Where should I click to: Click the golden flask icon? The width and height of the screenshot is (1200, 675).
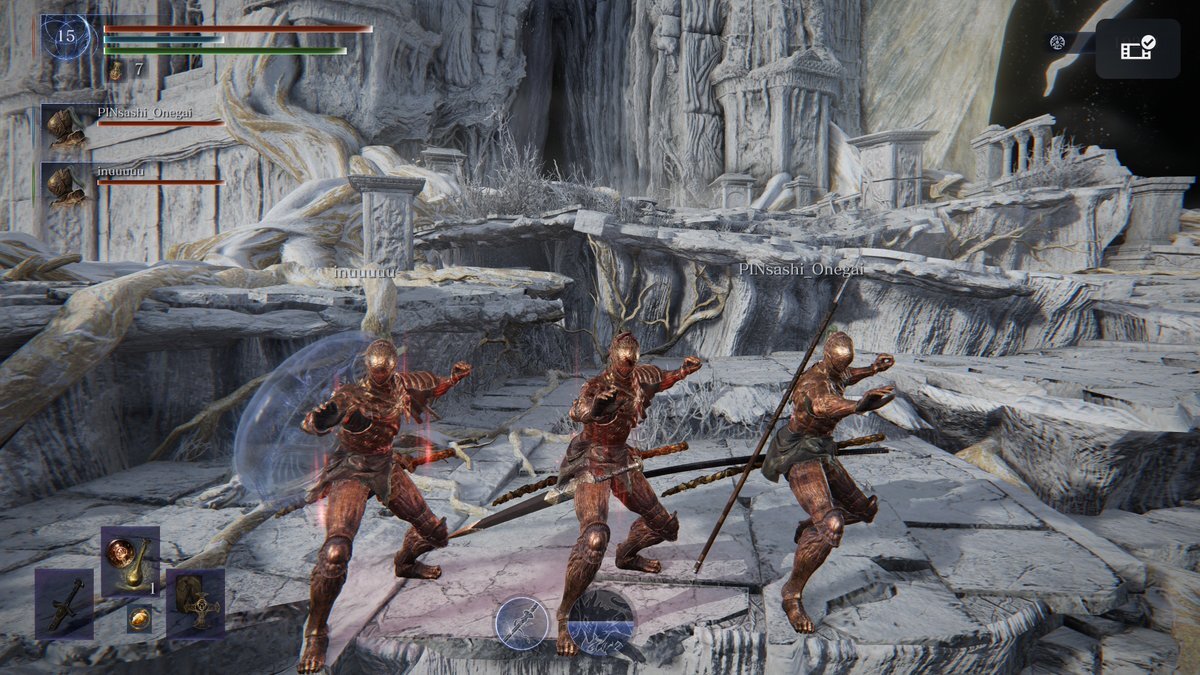(x=115, y=70)
